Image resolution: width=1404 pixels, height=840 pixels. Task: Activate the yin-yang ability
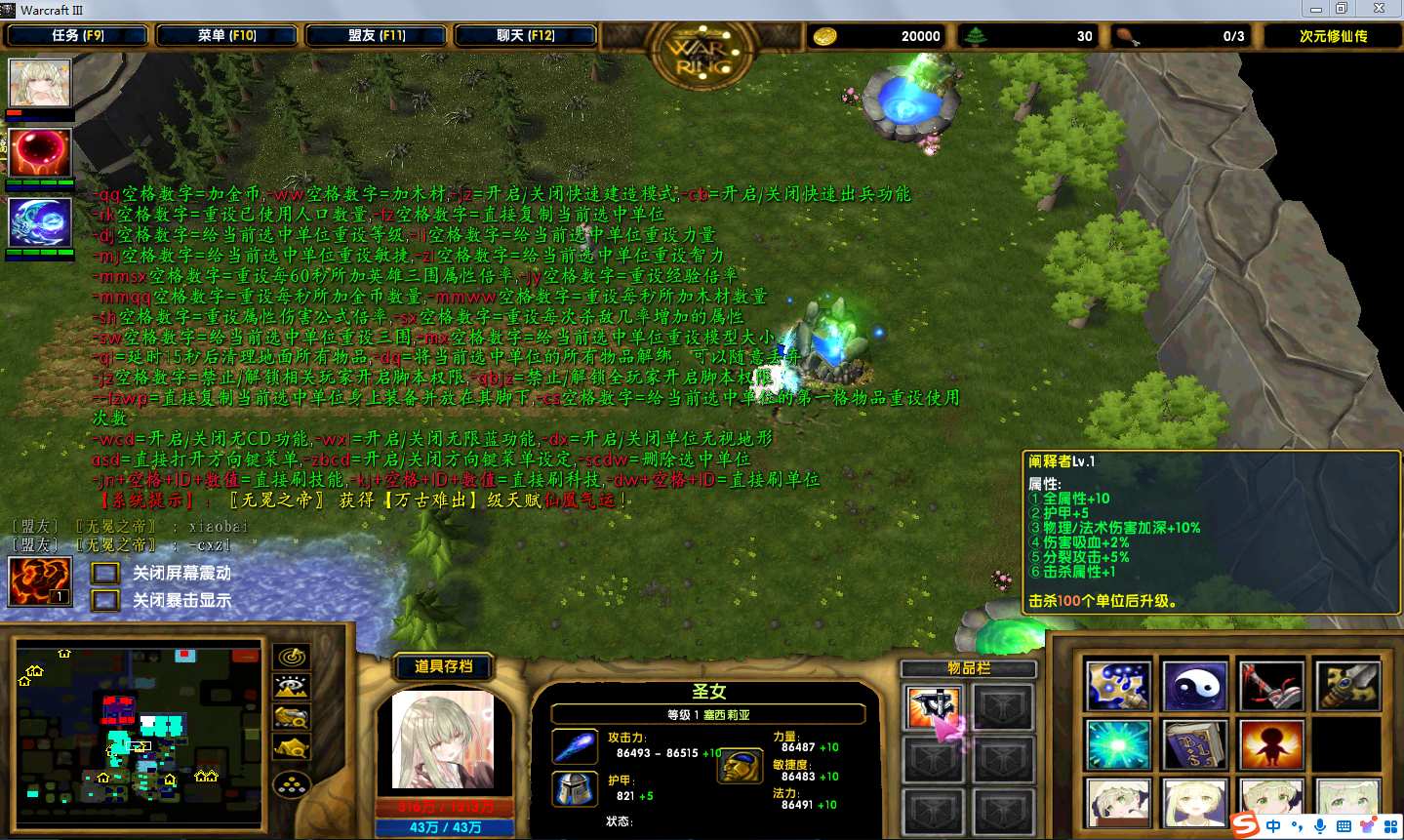pos(1194,687)
